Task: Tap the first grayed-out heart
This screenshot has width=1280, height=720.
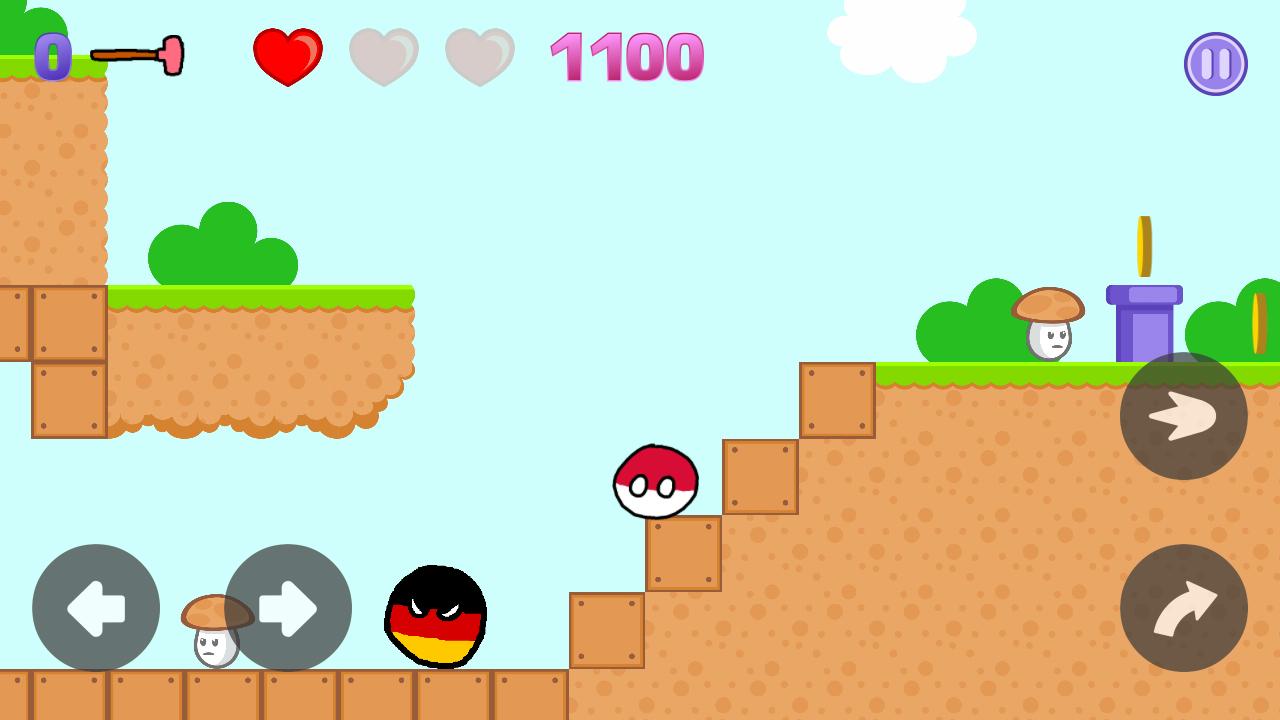Action: point(384,57)
